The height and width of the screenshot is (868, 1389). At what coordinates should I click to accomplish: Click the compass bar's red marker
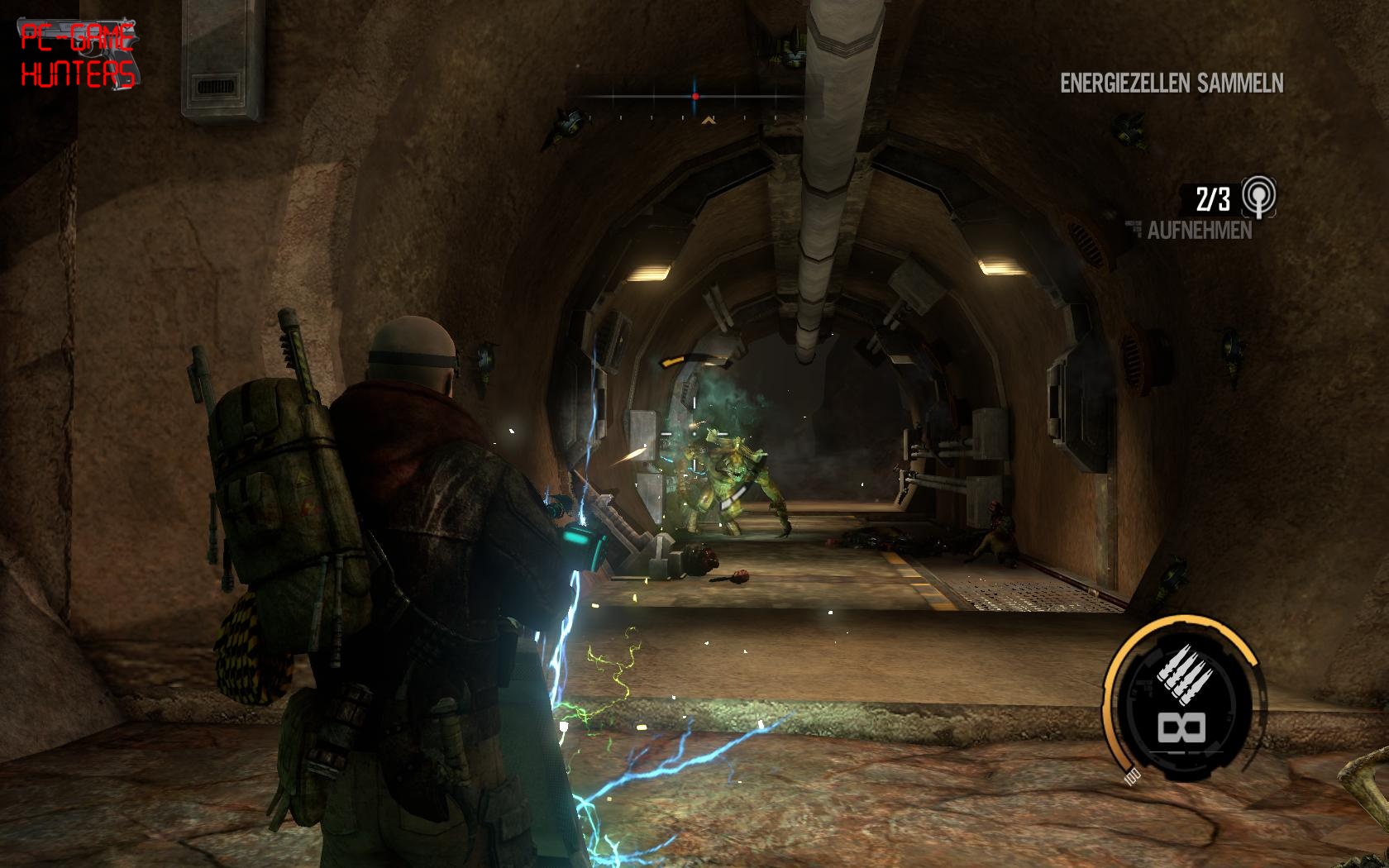point(695,97)
